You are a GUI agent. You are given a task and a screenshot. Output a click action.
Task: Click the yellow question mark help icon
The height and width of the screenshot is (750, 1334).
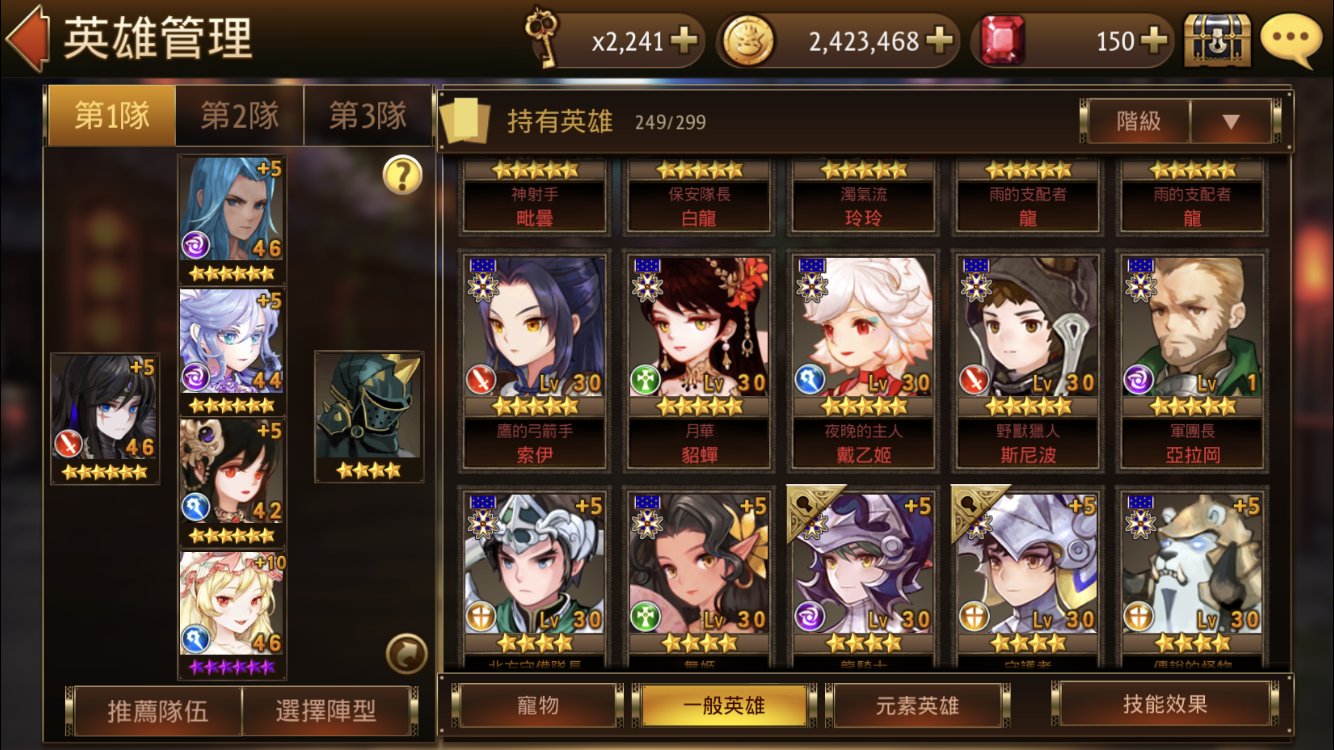click(402, 176)
